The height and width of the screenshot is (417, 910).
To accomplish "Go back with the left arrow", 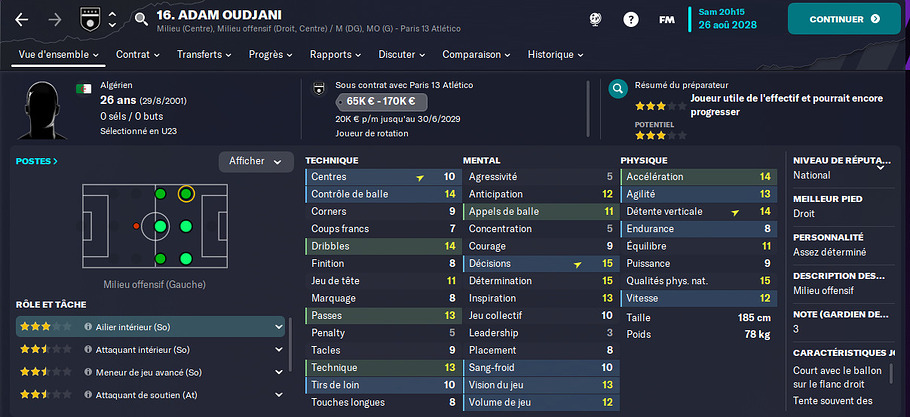I will point(22,19).
